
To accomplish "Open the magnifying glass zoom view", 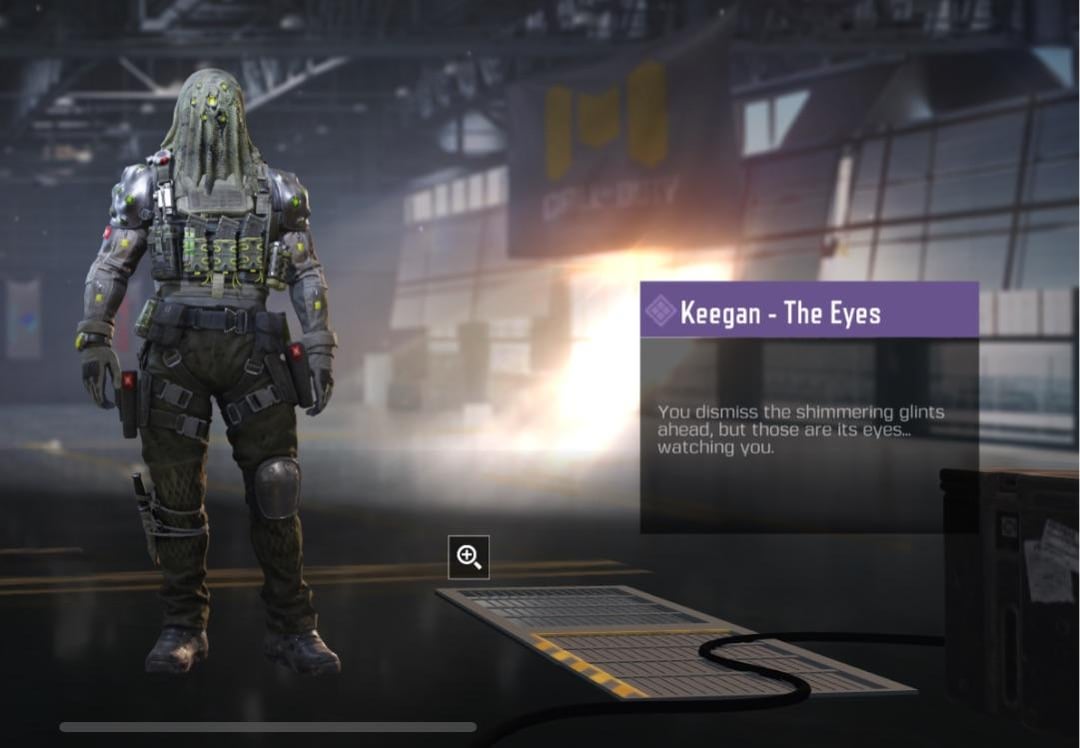I will pos(469,557).
